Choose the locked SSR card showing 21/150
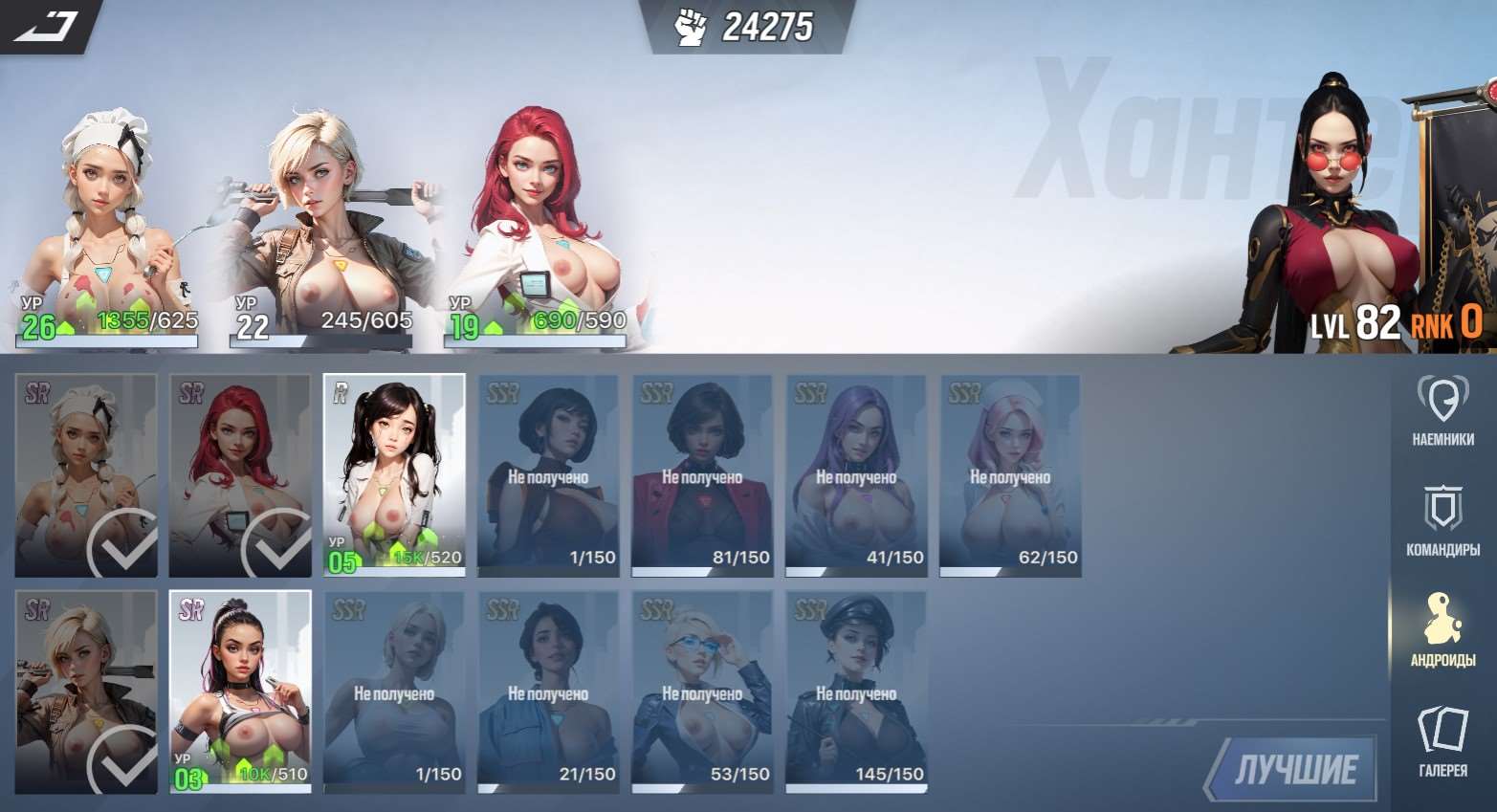The width and height of the screenshot is (1497, 812). click(548, 691)
